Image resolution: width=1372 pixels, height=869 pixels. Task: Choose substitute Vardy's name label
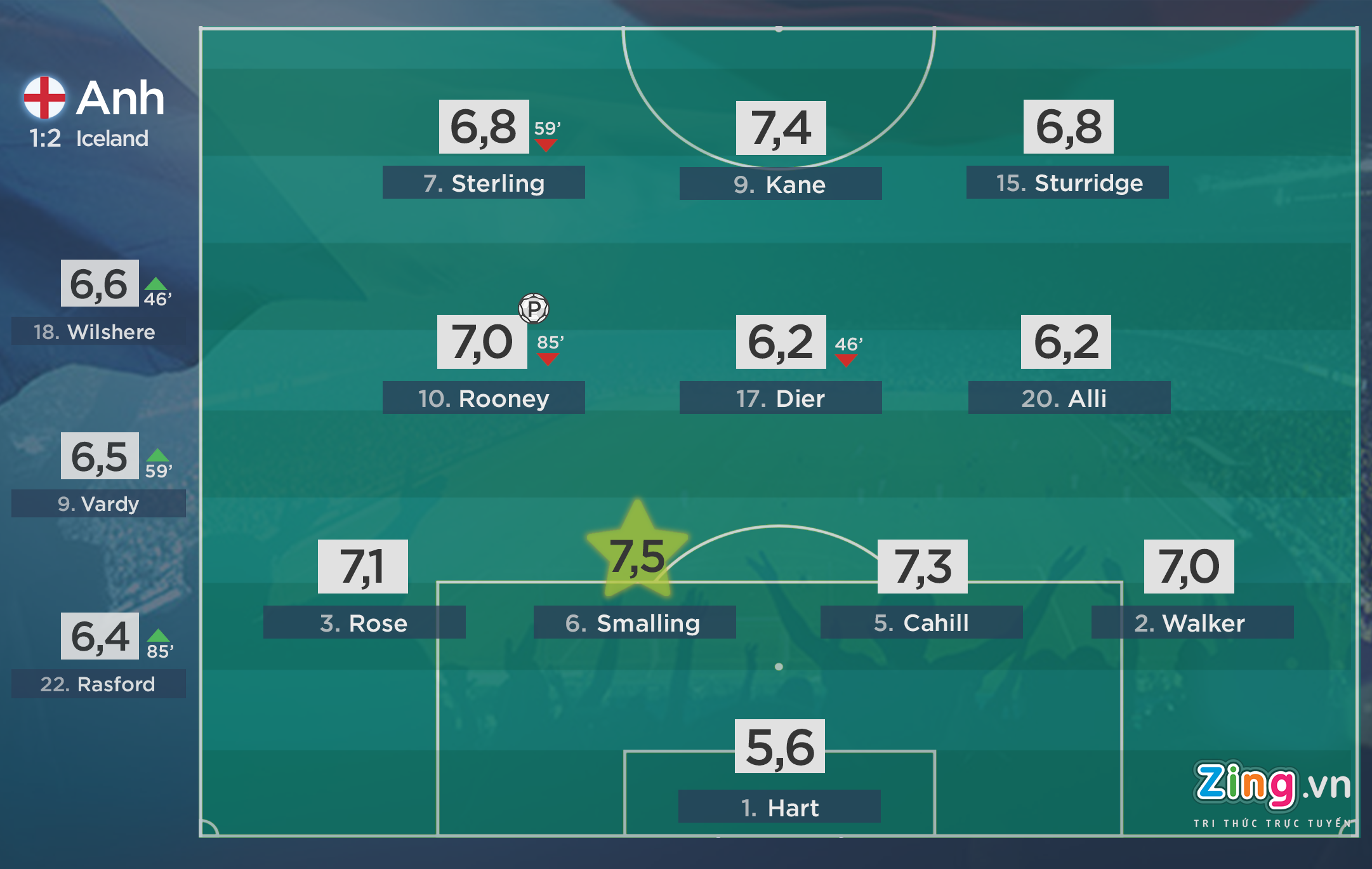pyautogui.click(x=98, y=503)
